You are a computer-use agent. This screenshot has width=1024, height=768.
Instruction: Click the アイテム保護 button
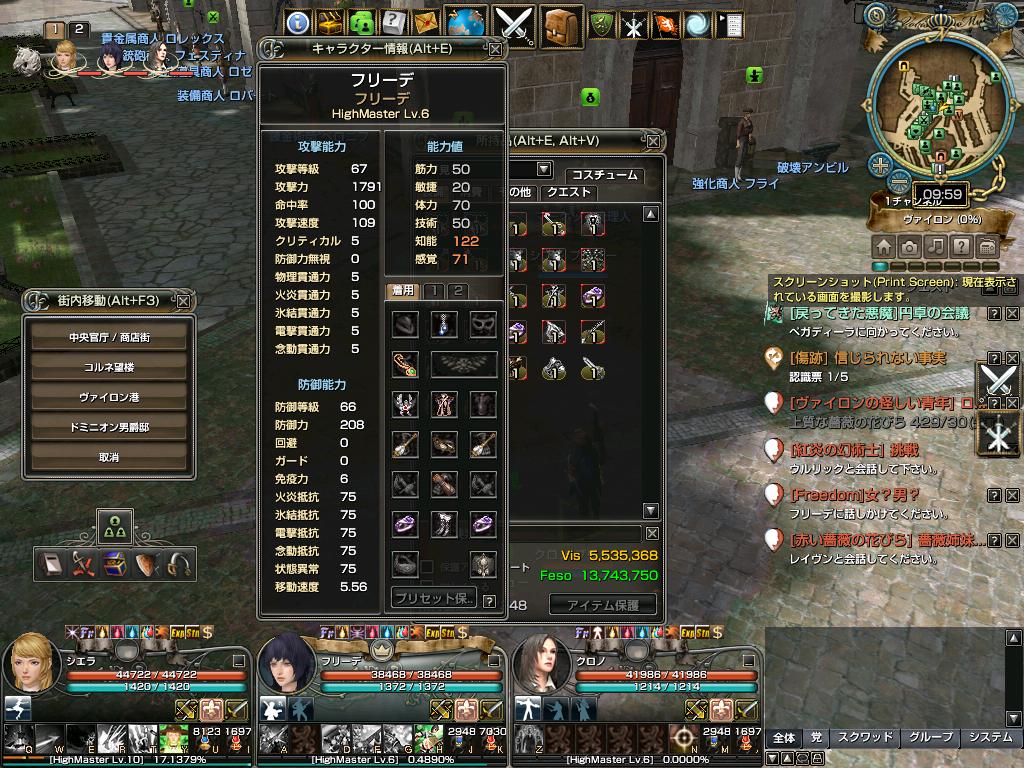point(603,604)
